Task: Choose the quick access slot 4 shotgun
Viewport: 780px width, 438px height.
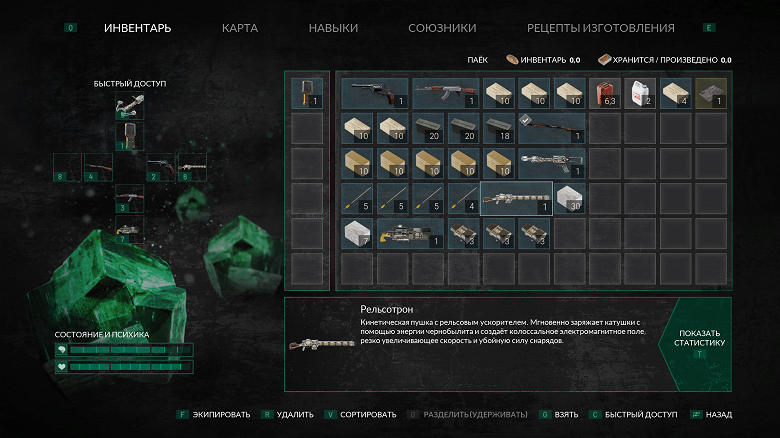Action: (97, 167)
